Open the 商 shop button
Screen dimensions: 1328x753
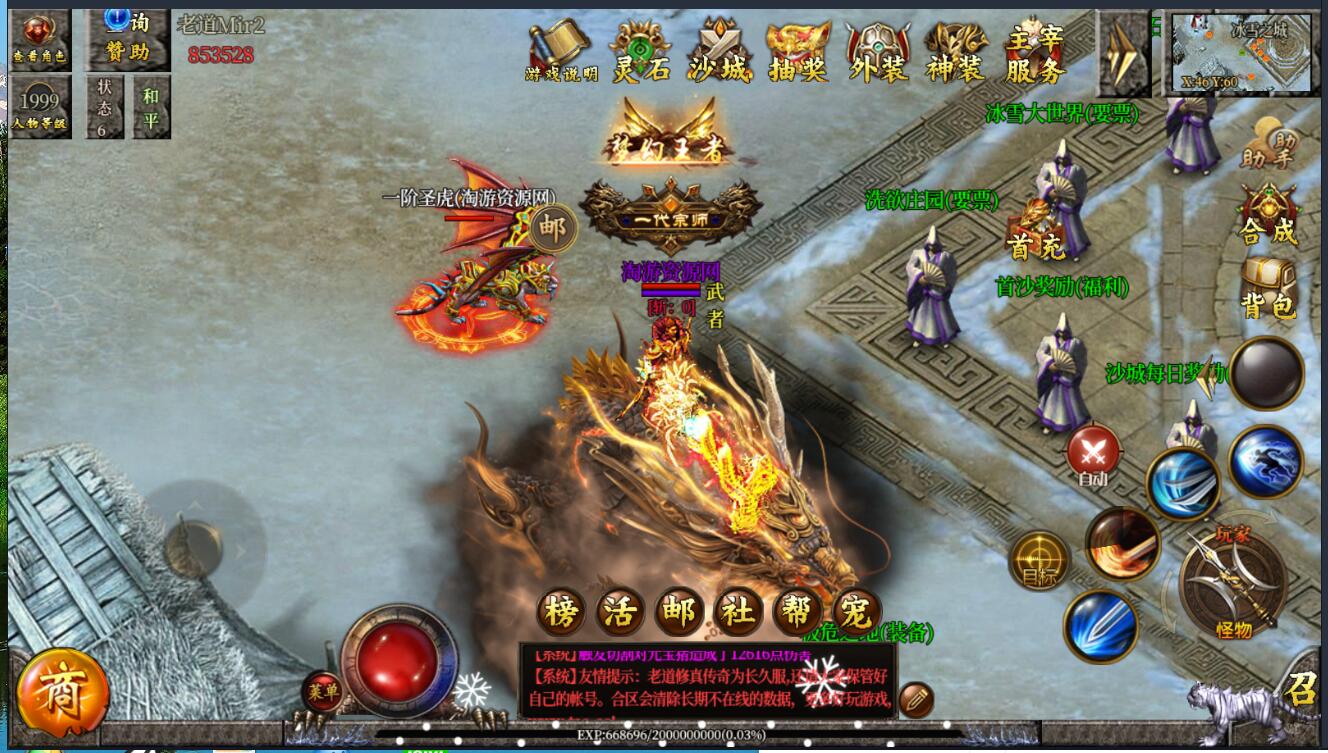point(62,692)
